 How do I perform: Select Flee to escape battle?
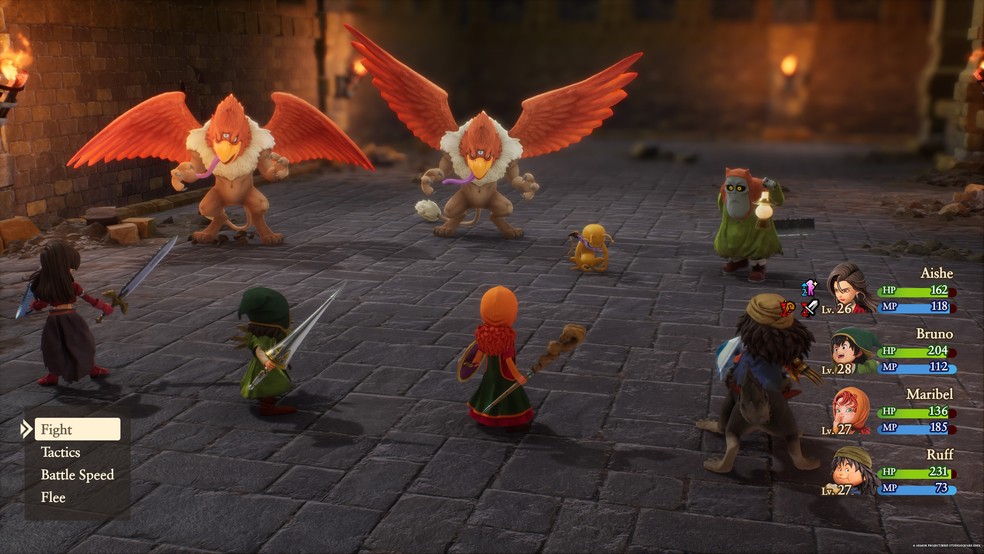pyautogui.click(x=53, y=497)
